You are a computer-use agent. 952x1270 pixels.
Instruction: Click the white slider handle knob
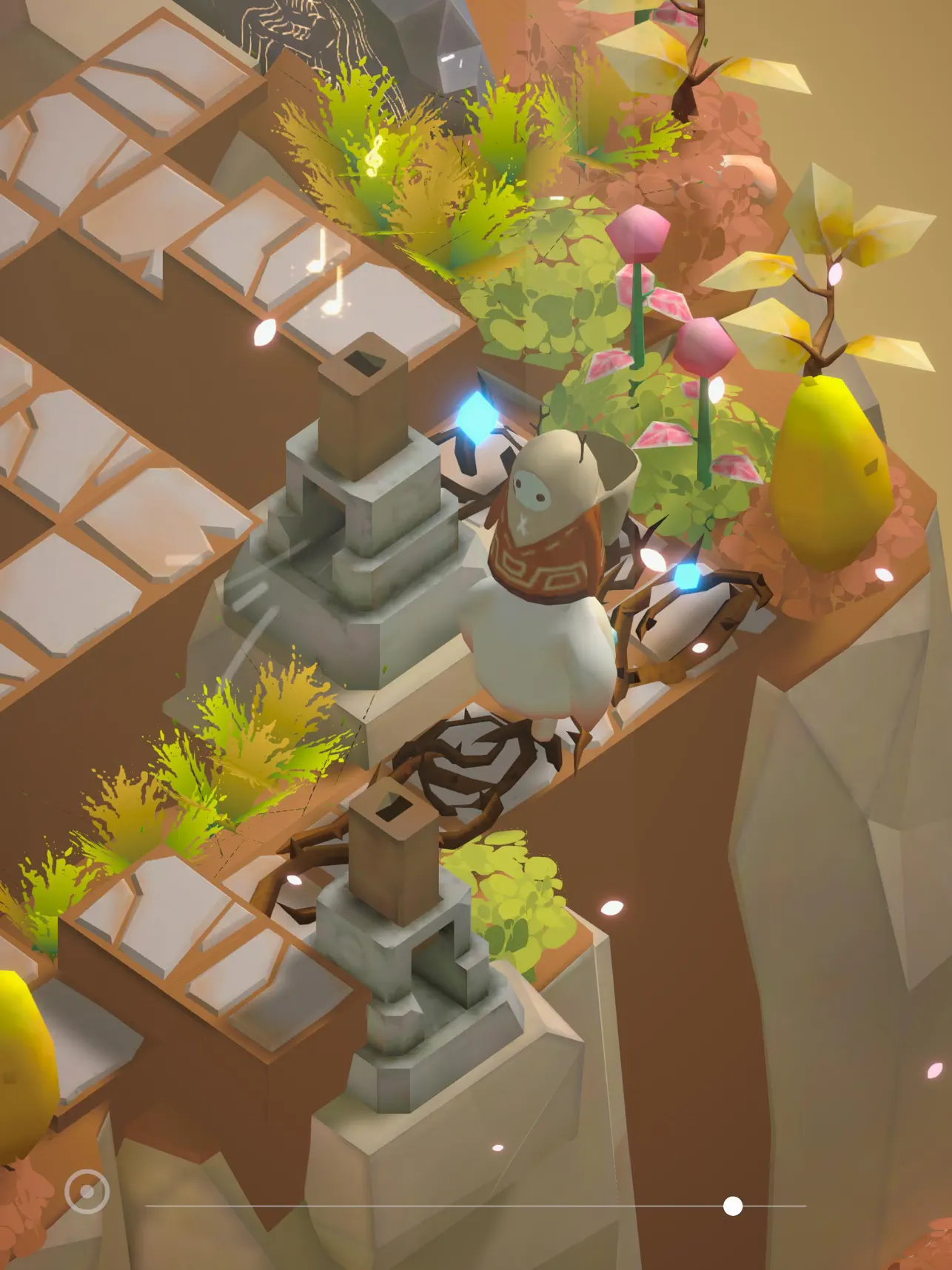pyautogui.click(x=732, y=1206)
